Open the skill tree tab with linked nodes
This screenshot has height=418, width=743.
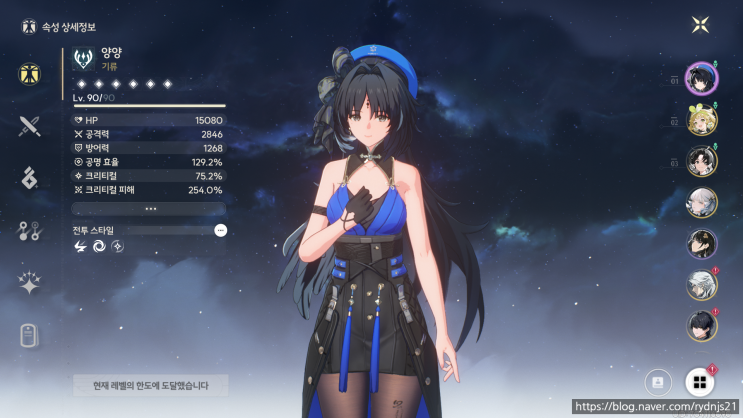tap(29, 231)
